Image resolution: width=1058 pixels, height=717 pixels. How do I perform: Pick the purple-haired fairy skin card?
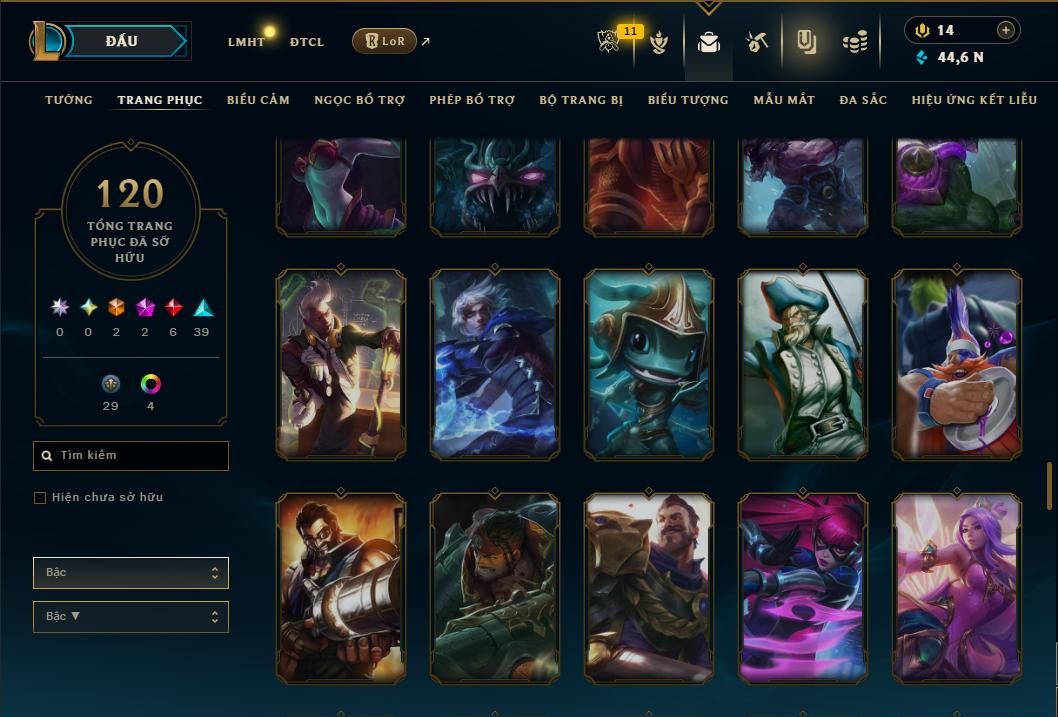(x=957, y=588)
